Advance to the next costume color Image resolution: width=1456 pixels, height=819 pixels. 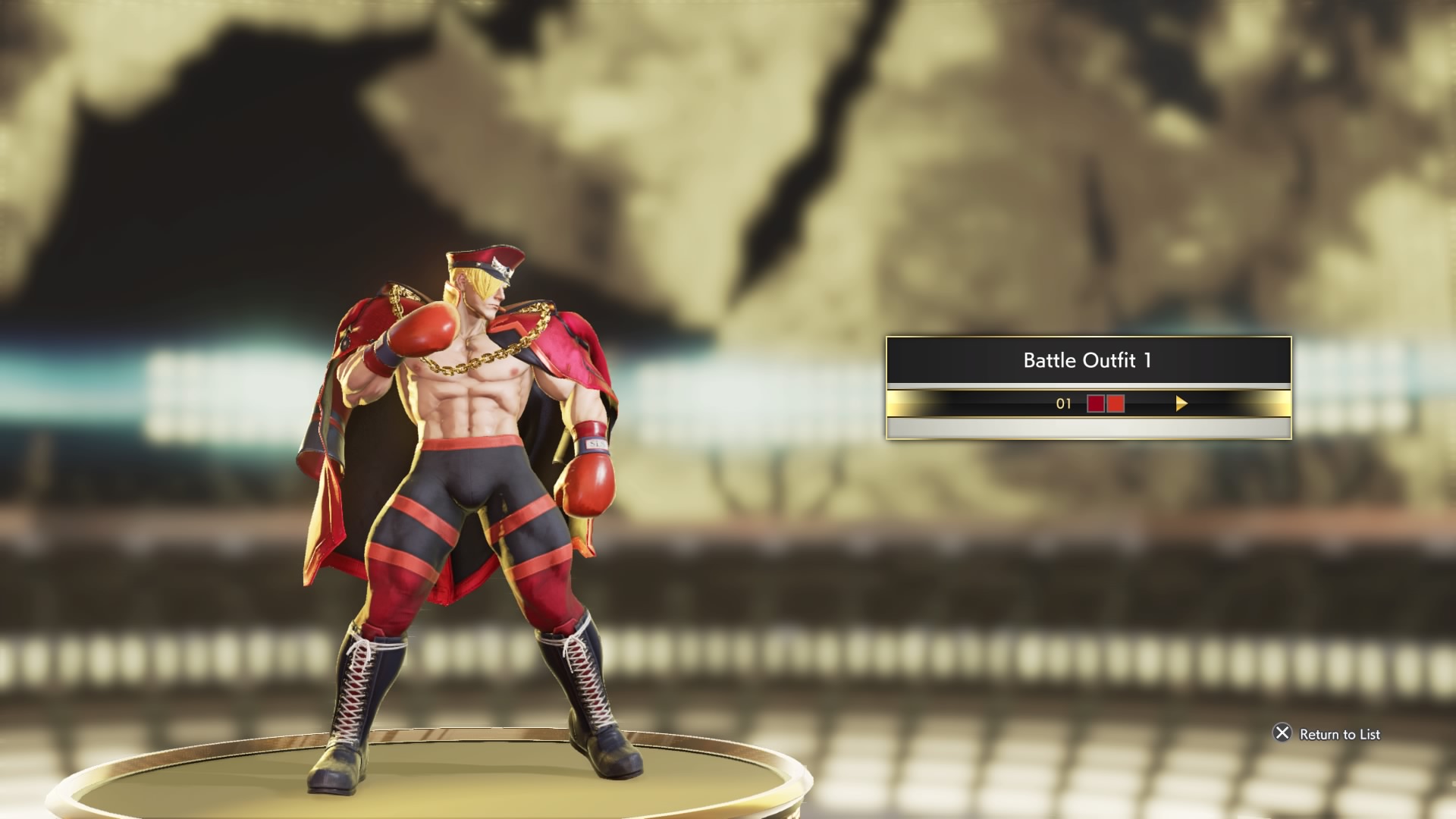tap(1181, 404)
